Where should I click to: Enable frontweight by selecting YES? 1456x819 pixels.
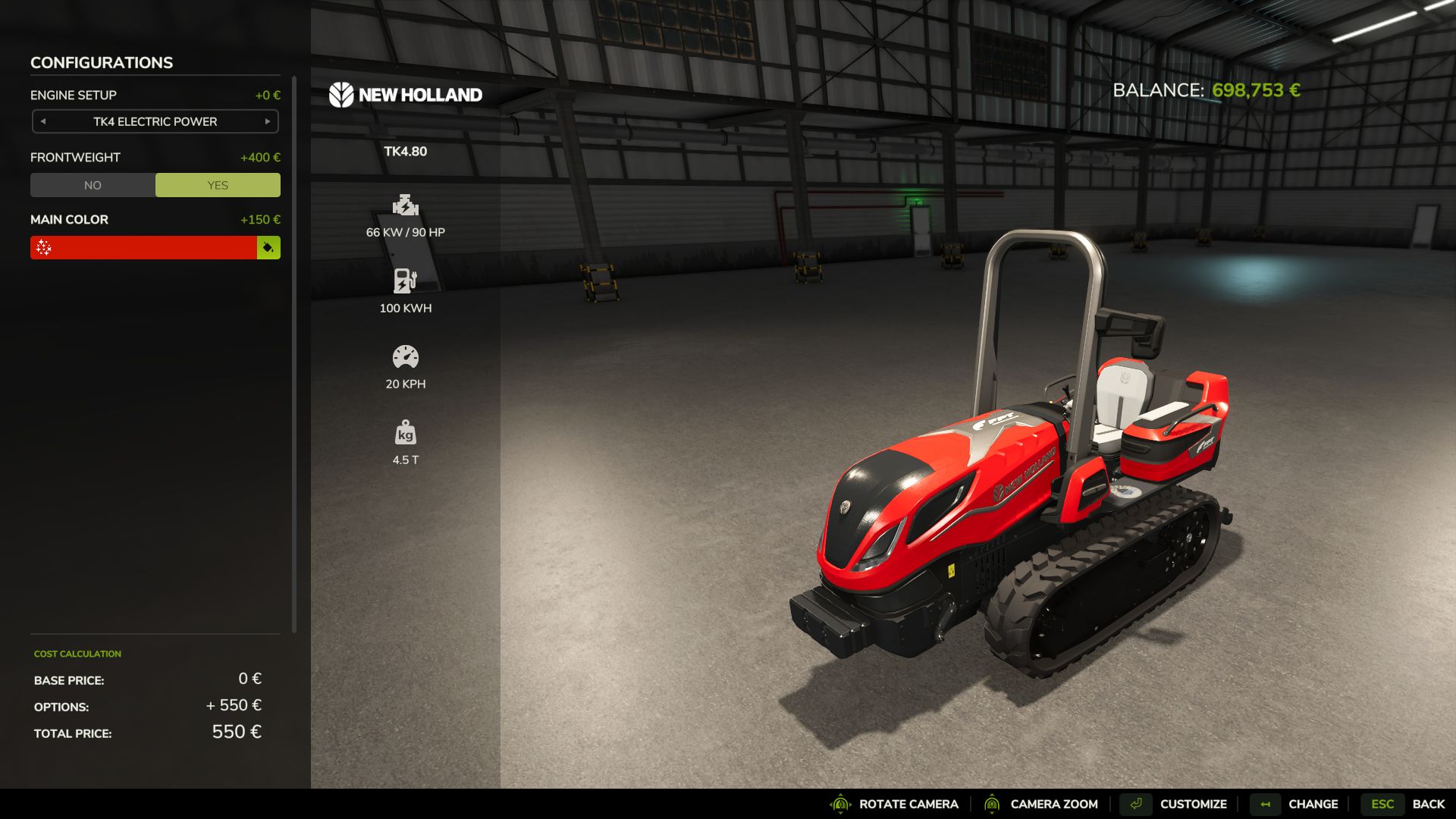(x=218, y=184)
